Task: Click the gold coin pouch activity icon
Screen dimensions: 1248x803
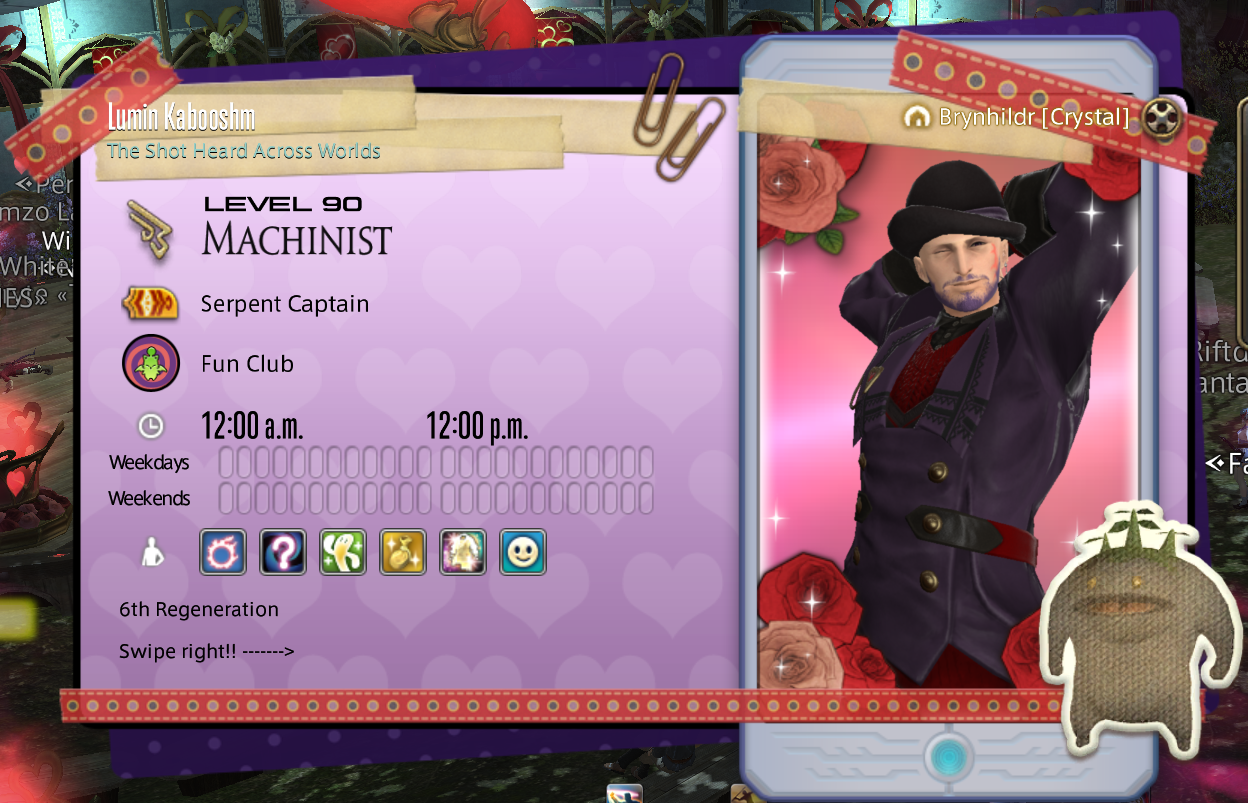Action: tap(403, 552)
